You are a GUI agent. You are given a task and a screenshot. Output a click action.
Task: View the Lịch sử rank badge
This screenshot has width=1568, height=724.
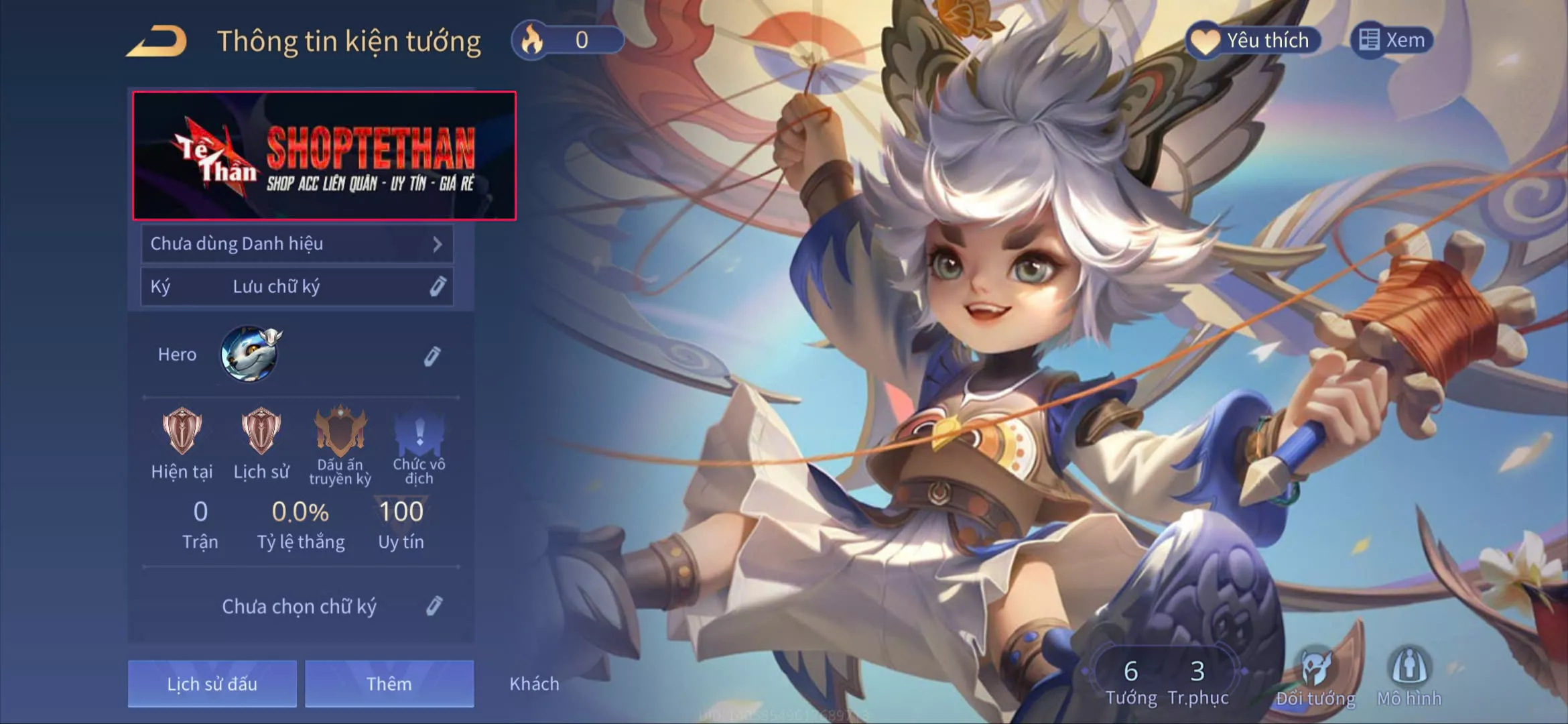coord(261,432)
